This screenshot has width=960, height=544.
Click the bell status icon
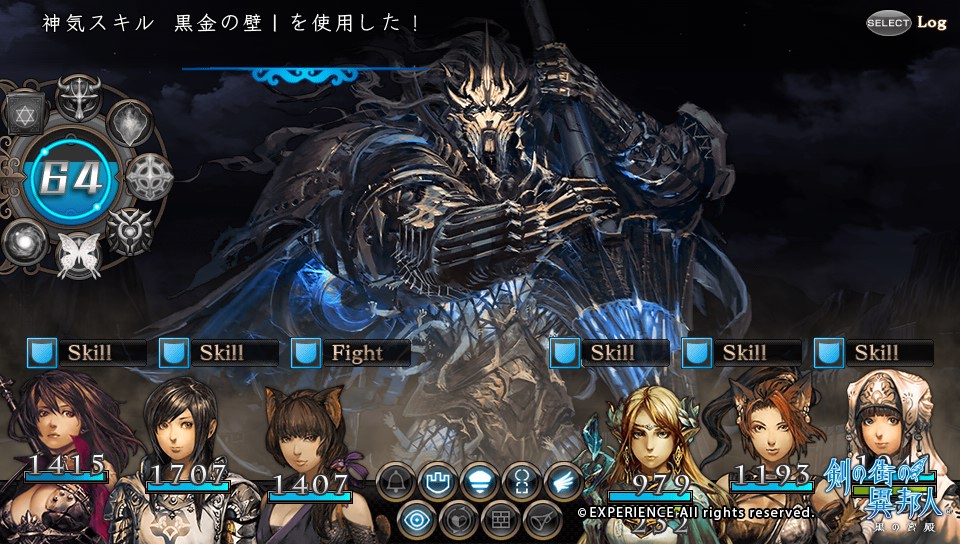click(x=396, y=483)
